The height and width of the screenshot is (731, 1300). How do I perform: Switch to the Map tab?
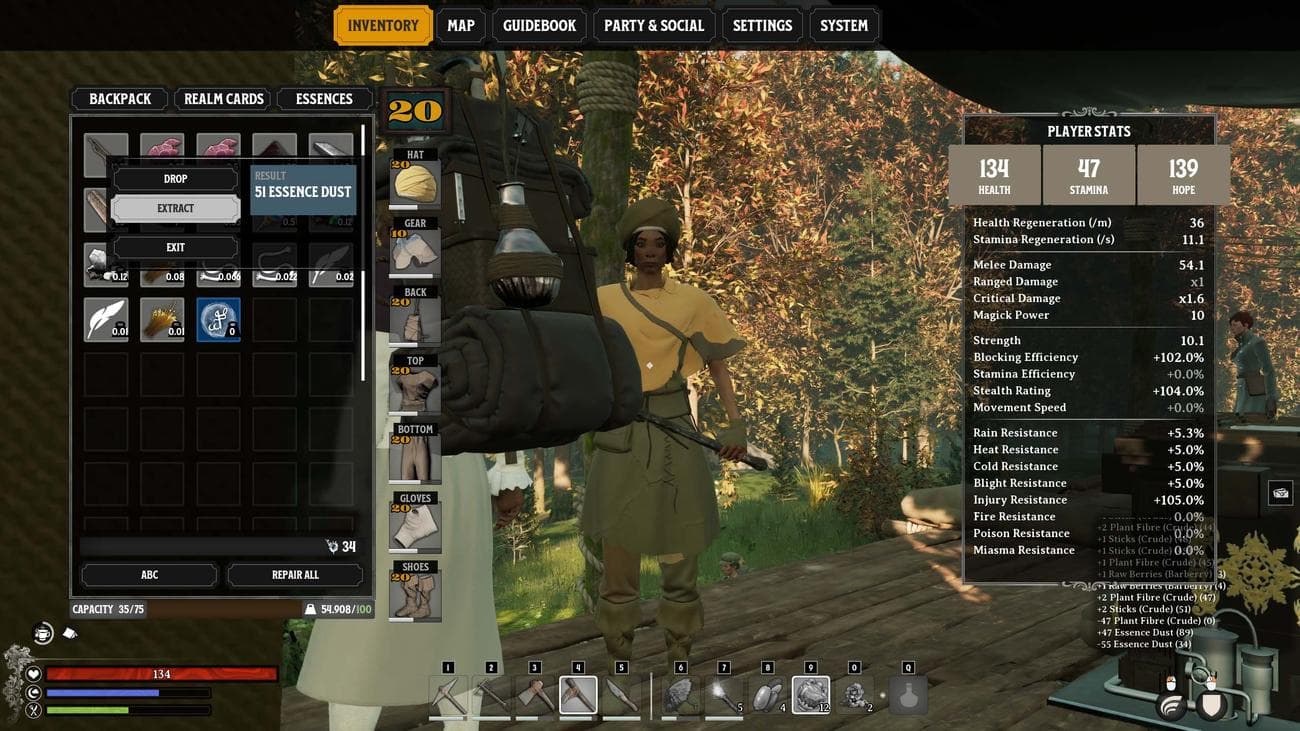tap(461, 26)
